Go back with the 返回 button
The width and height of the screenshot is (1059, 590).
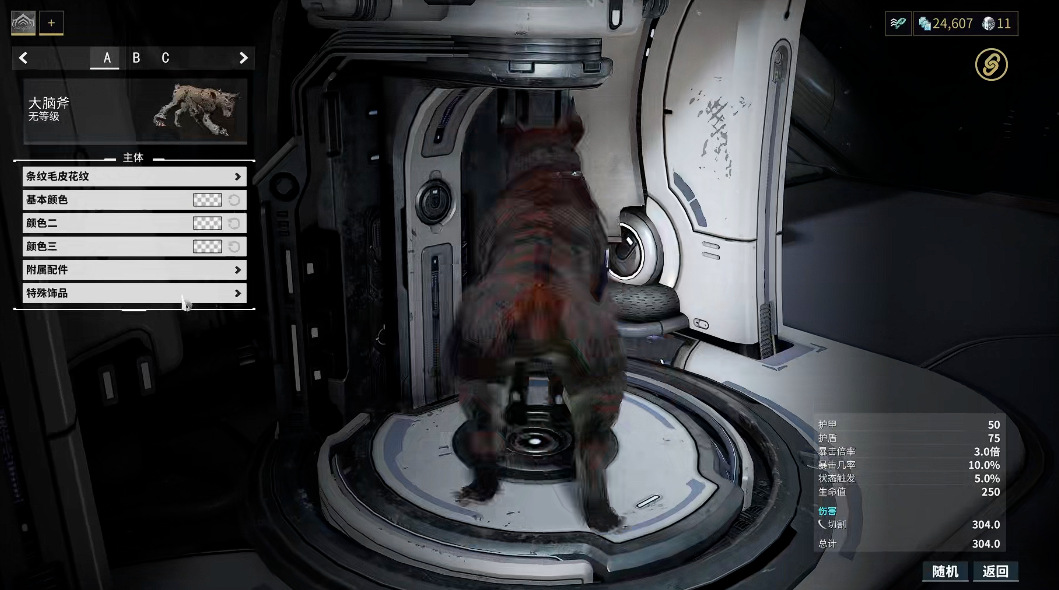(995, 571)
